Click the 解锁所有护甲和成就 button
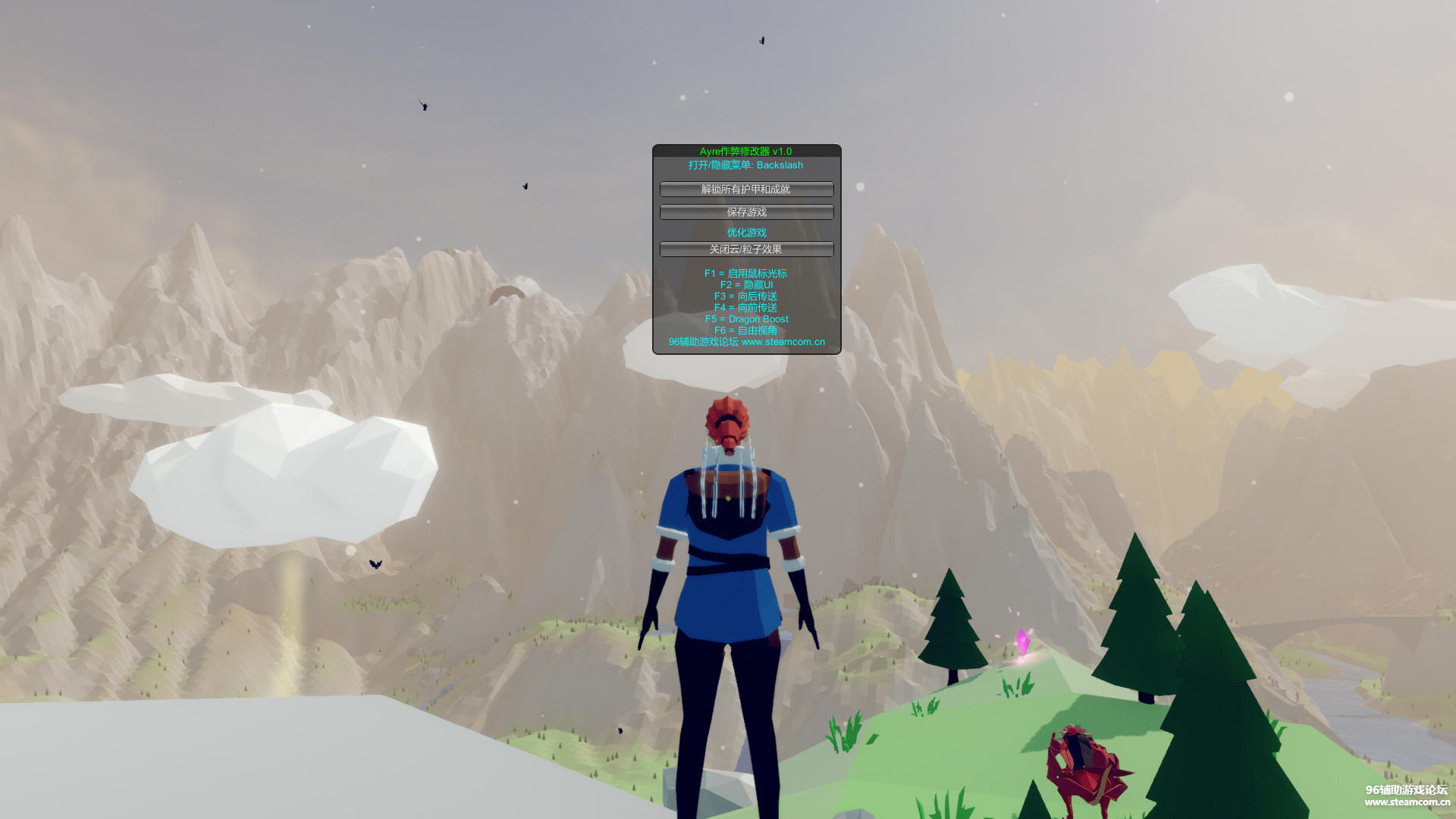 pos(746,189)
